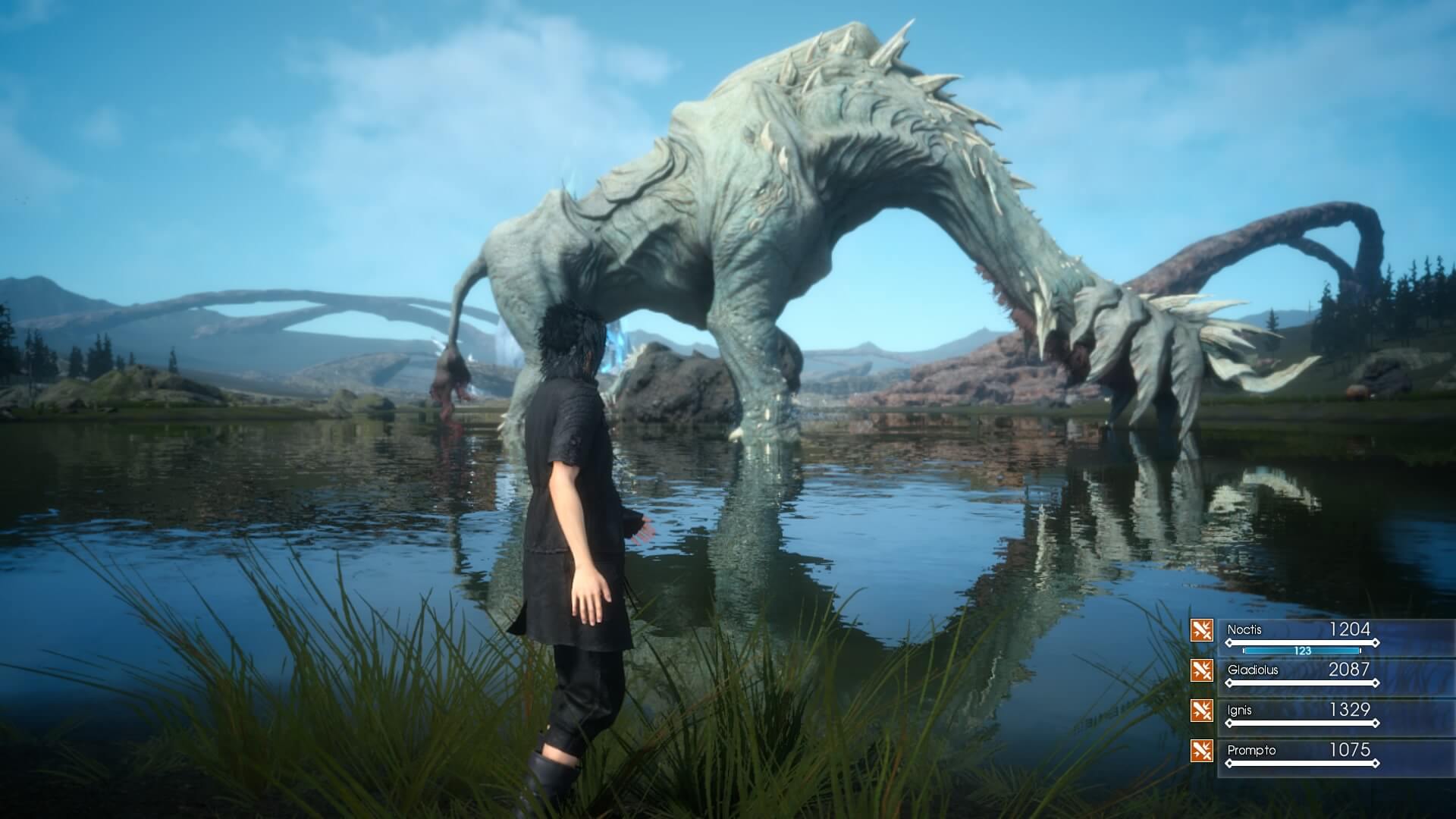Click Prompto's orange weapon icon

(x=1202, y=750)
